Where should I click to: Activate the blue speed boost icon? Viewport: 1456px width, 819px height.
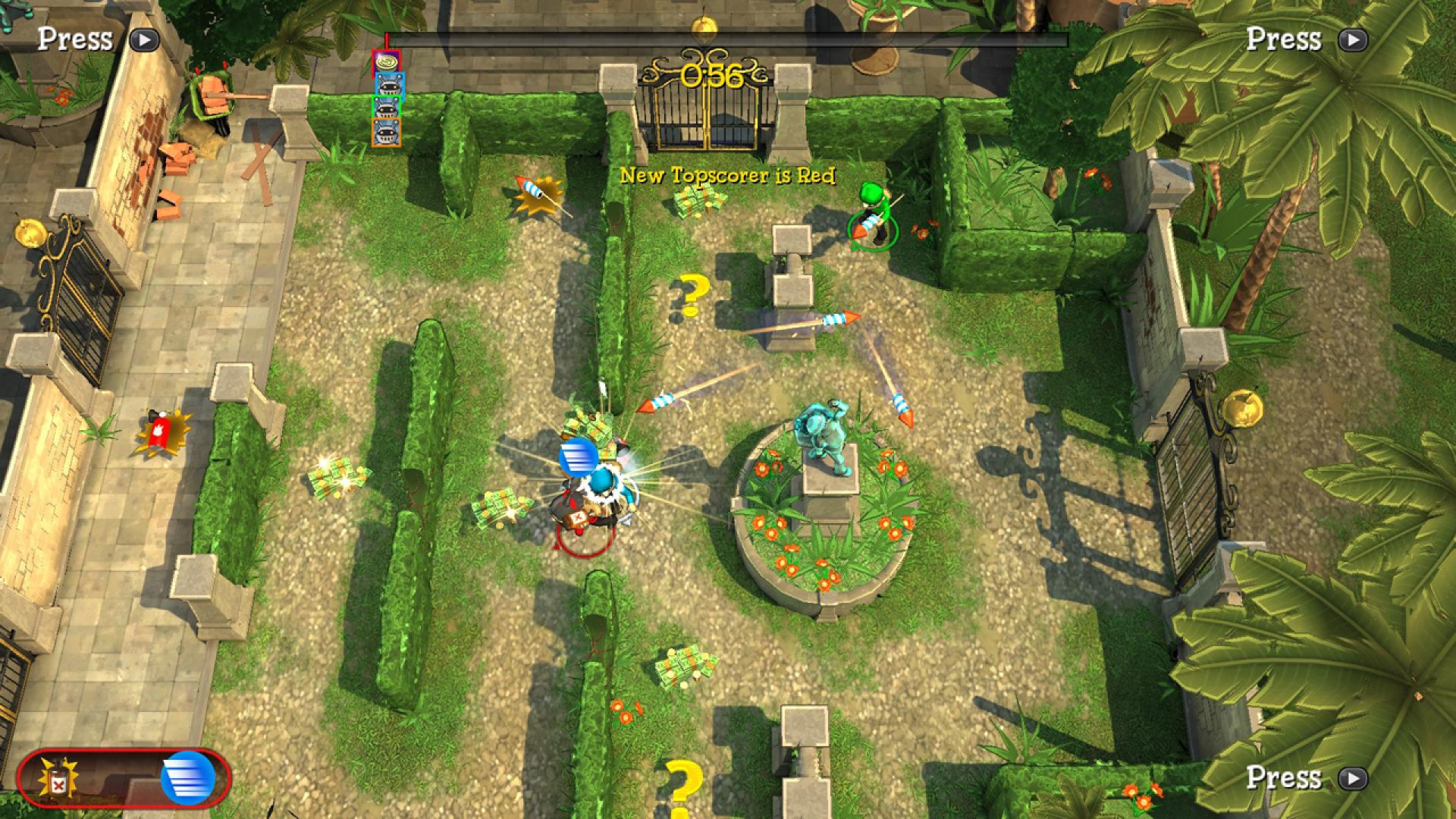tap(187, 778)
